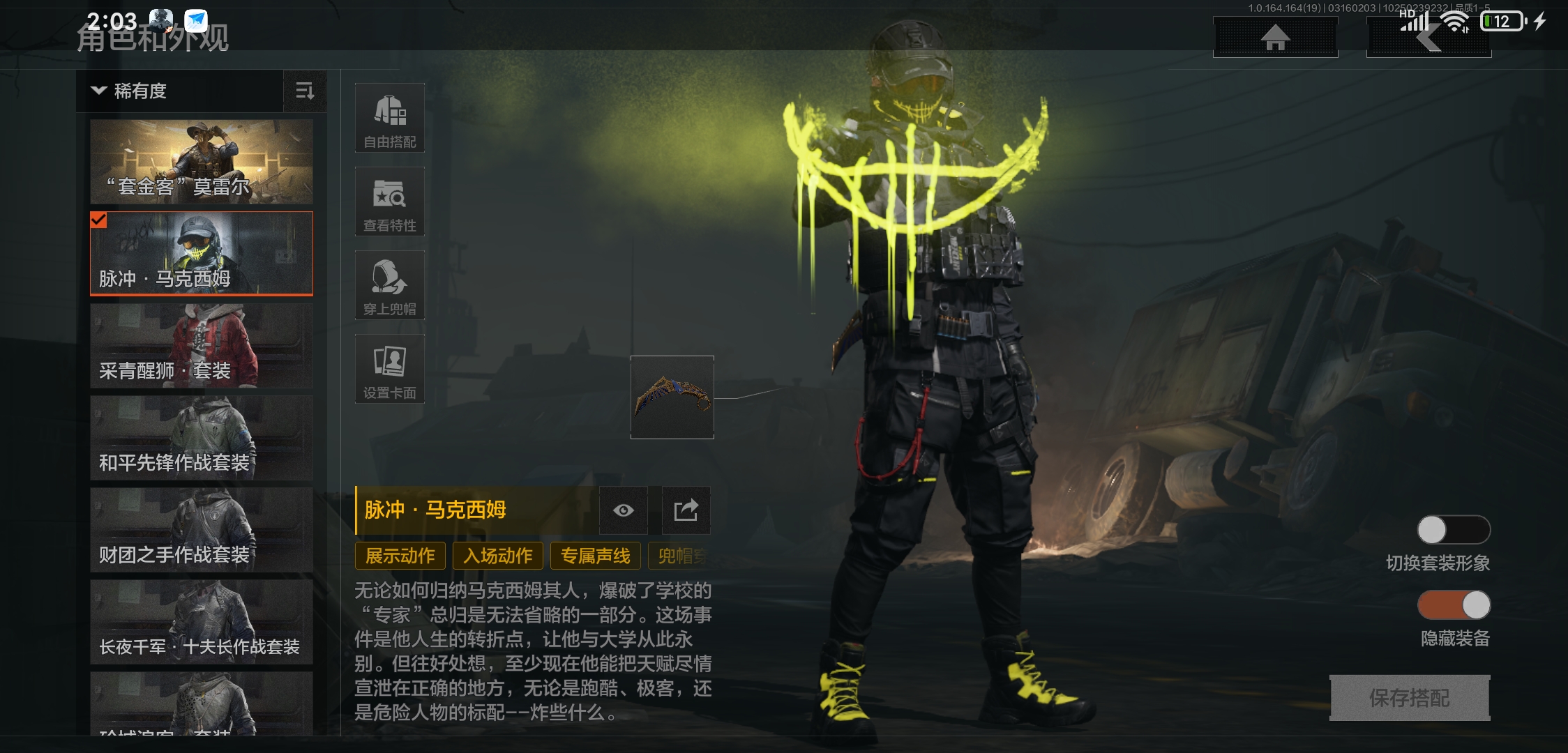
Task: Open the share icon beside the eye icon
Action: tap(684, 510)
